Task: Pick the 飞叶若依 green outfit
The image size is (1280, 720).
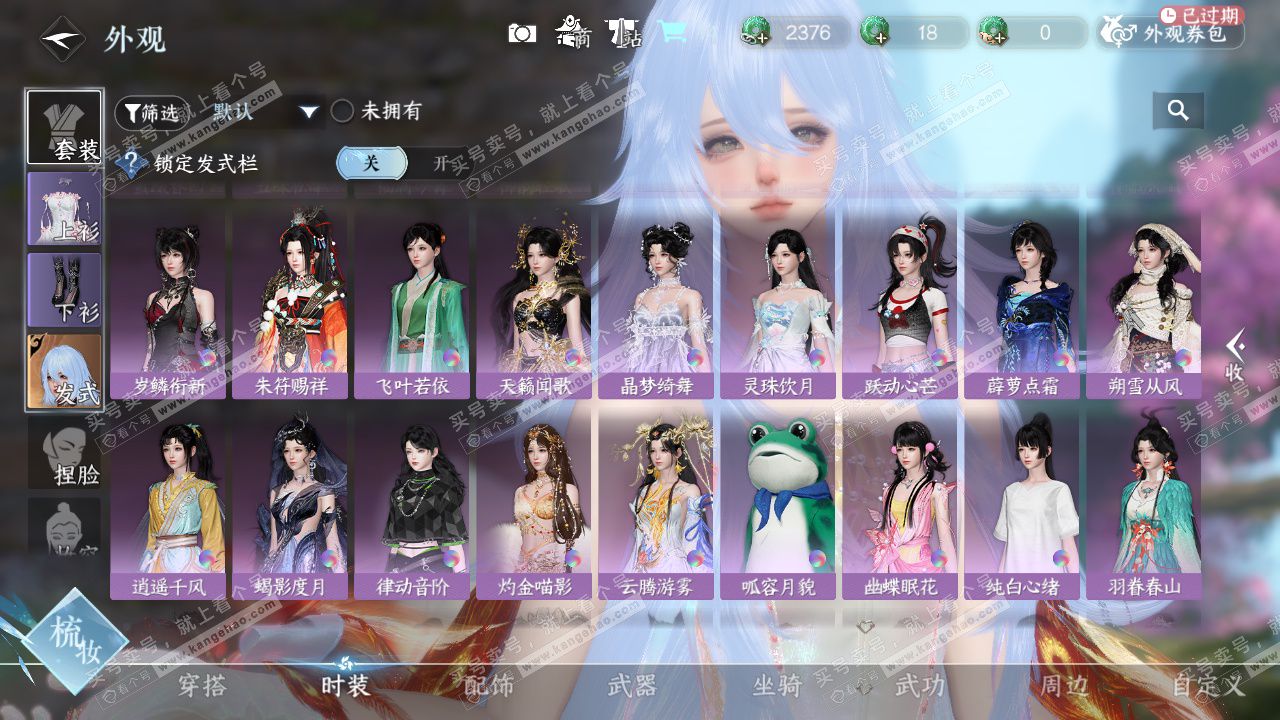Action: [412, 300]
